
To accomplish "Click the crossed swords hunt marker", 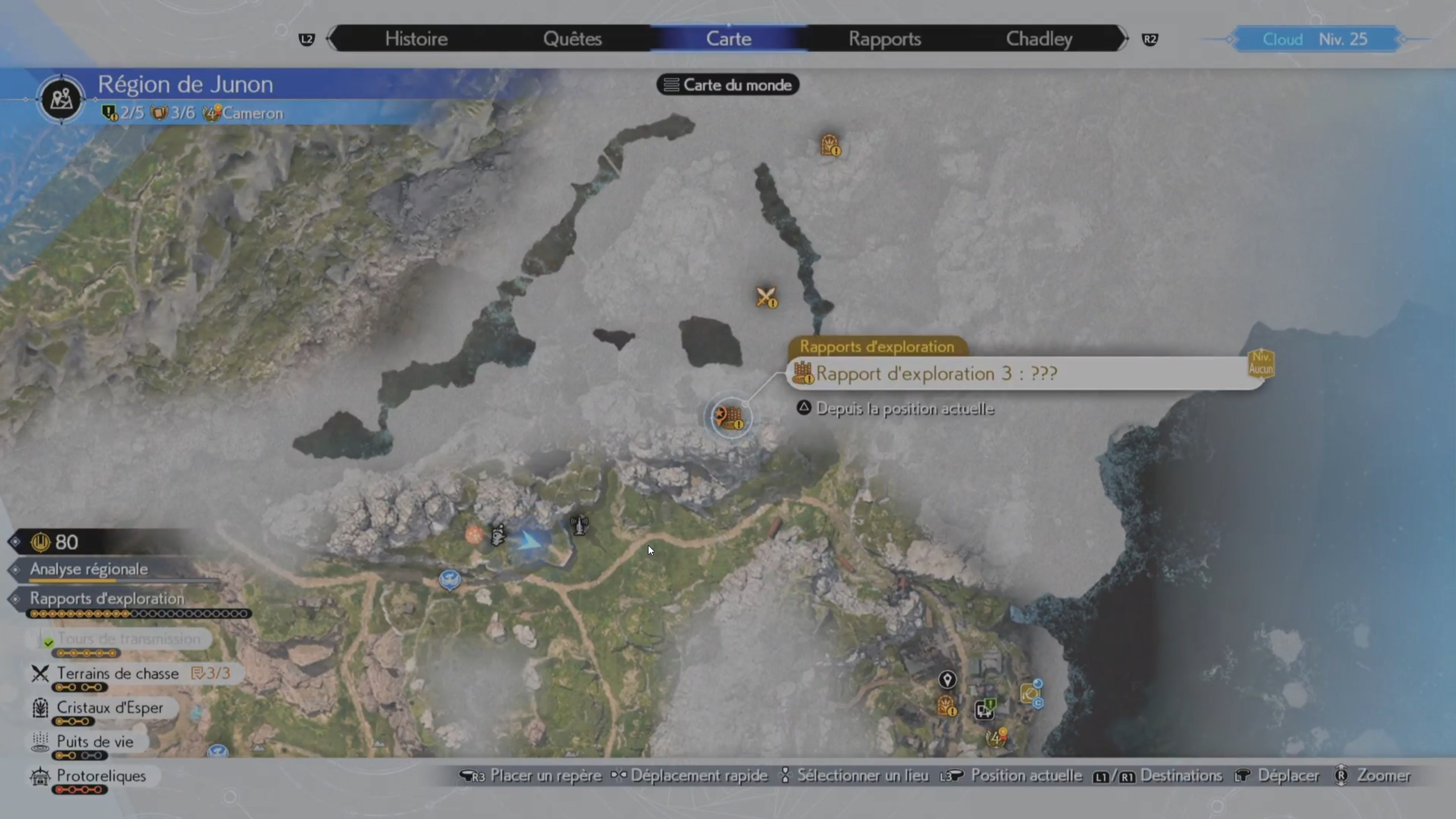I will point(766,297).
